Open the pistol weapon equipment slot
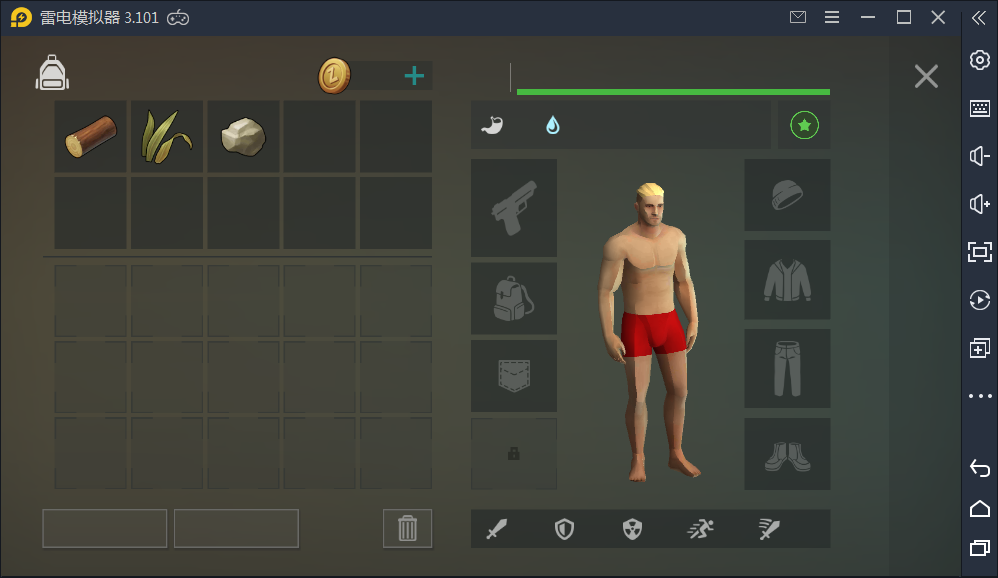Image resolution: width=998 pixels, height=578 pixels. [514, 208]
